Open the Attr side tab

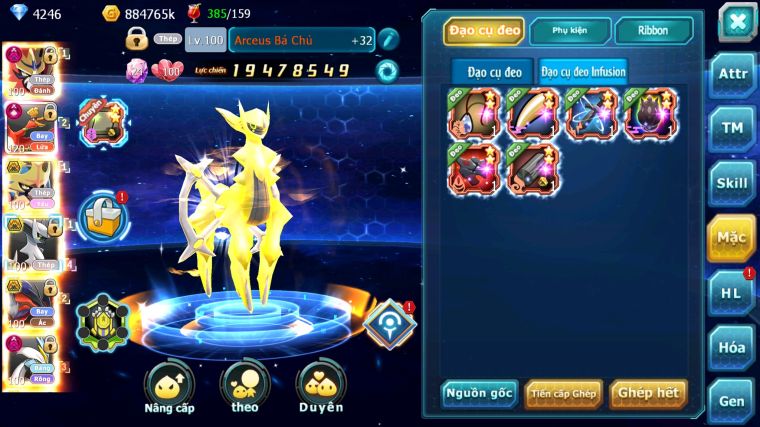point(730,75)
